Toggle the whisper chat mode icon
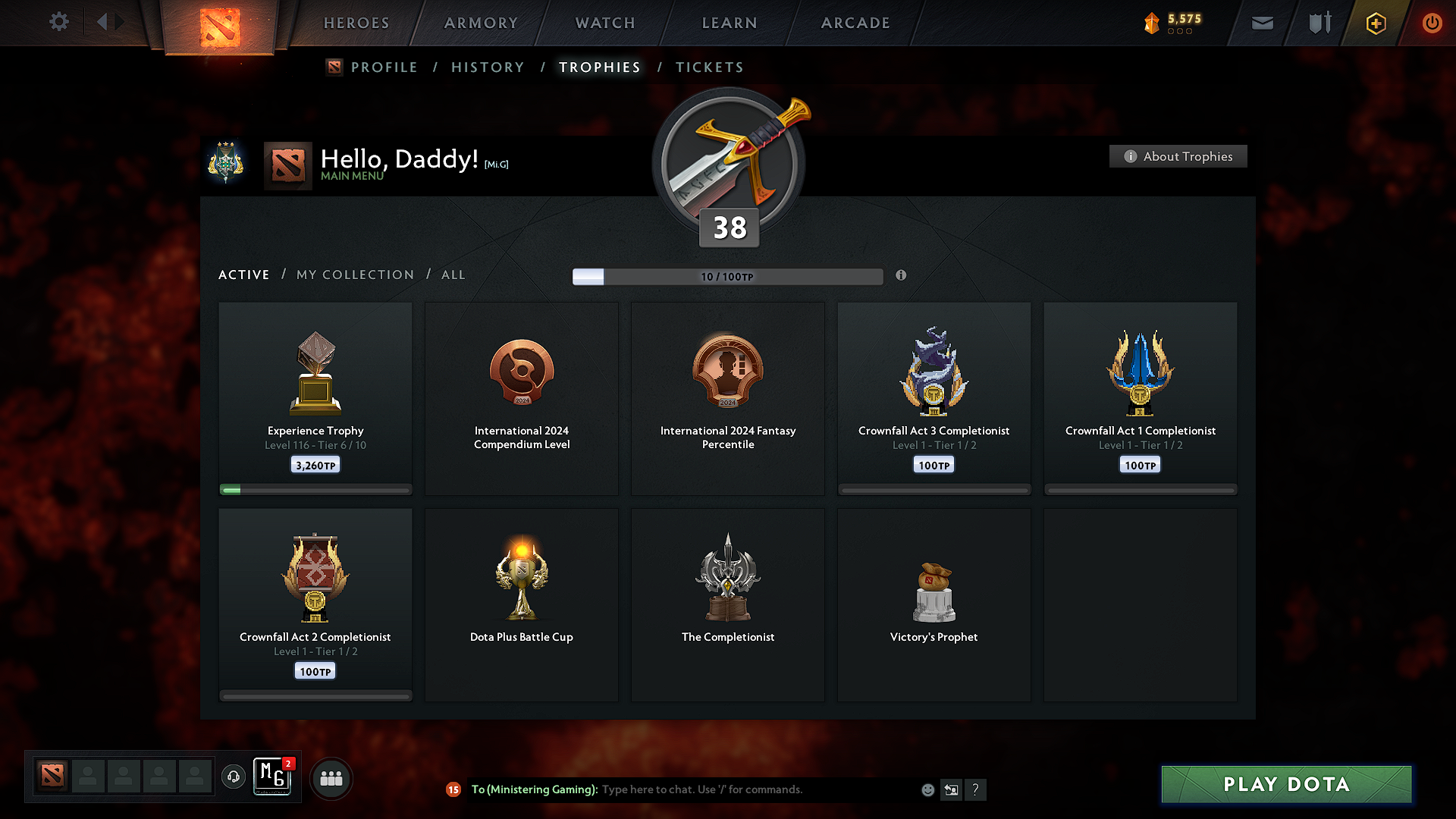1456x819 pixels. 952,789
